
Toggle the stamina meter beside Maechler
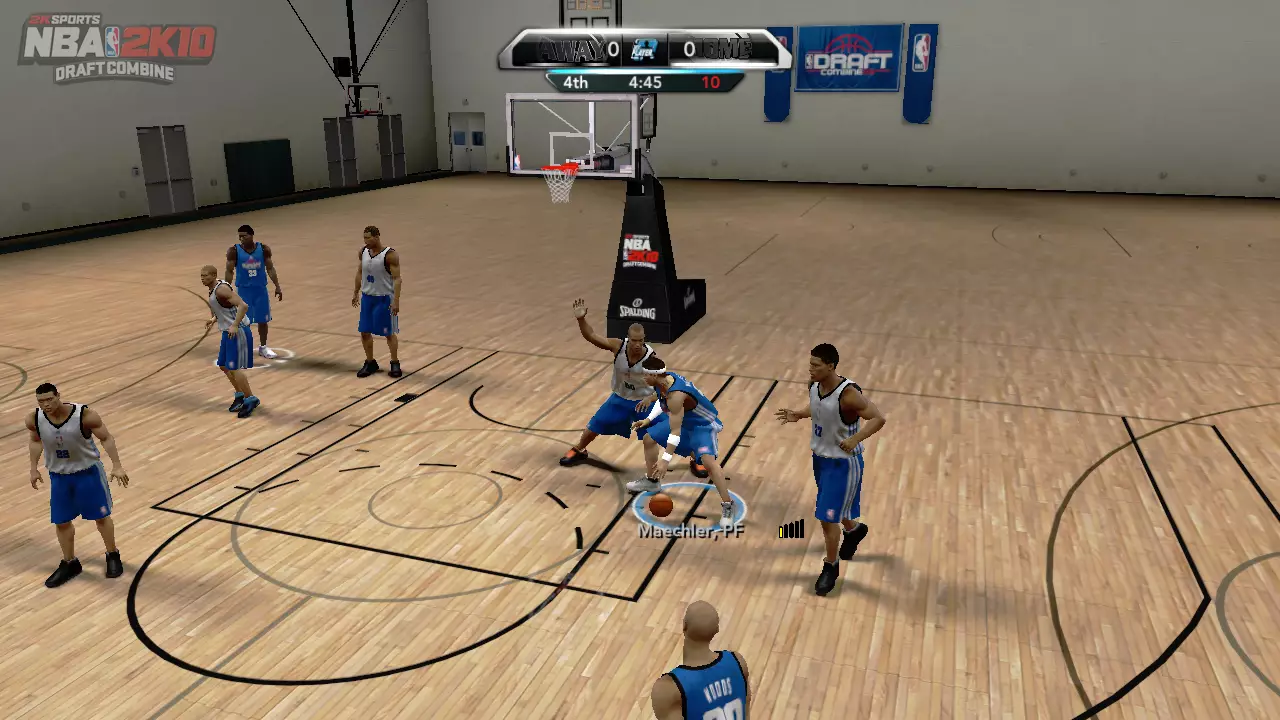click(x=790, y=530)
